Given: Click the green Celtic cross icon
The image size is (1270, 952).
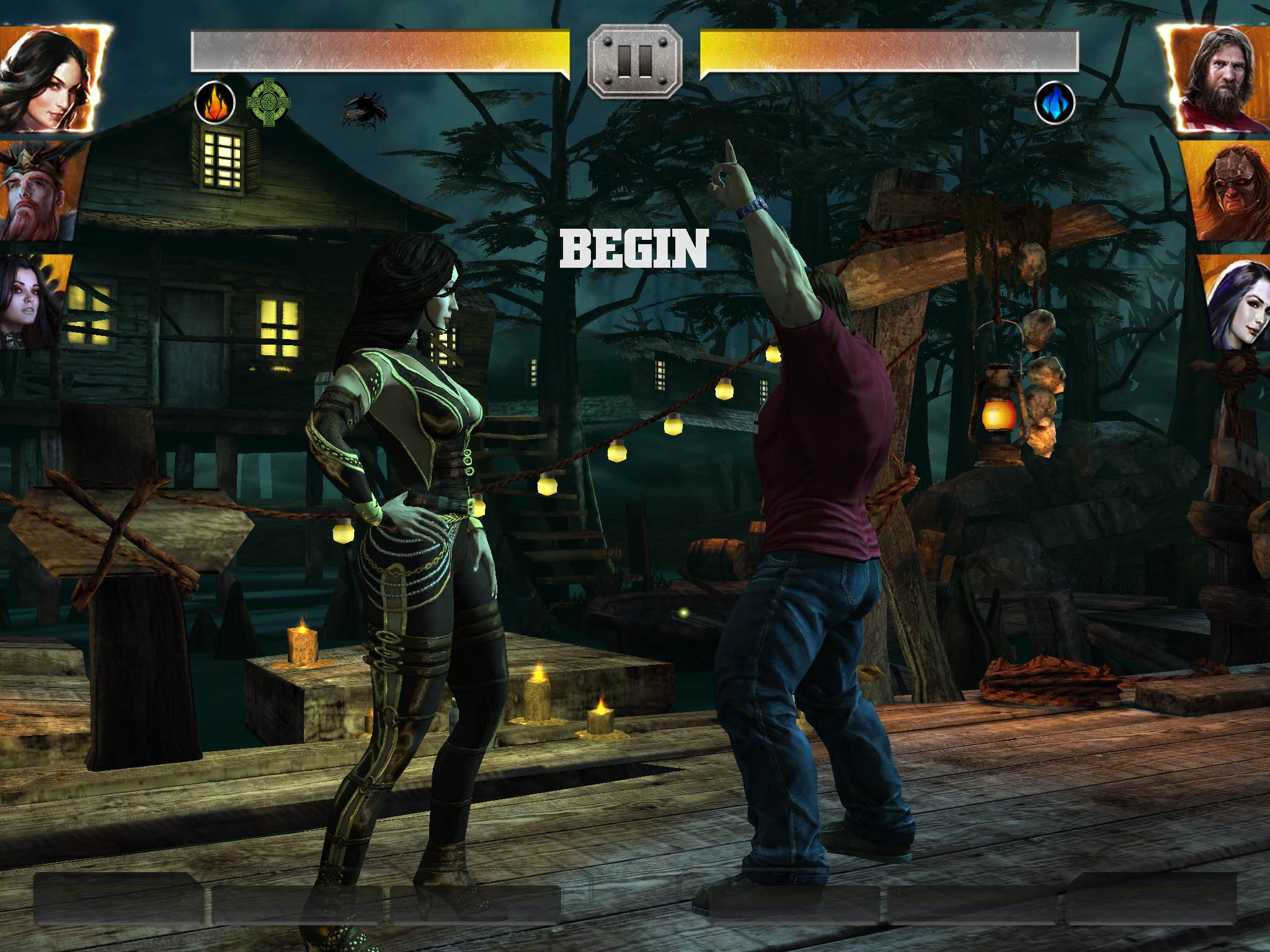Looking at the screenshot, I should click(x=268, y=102).
